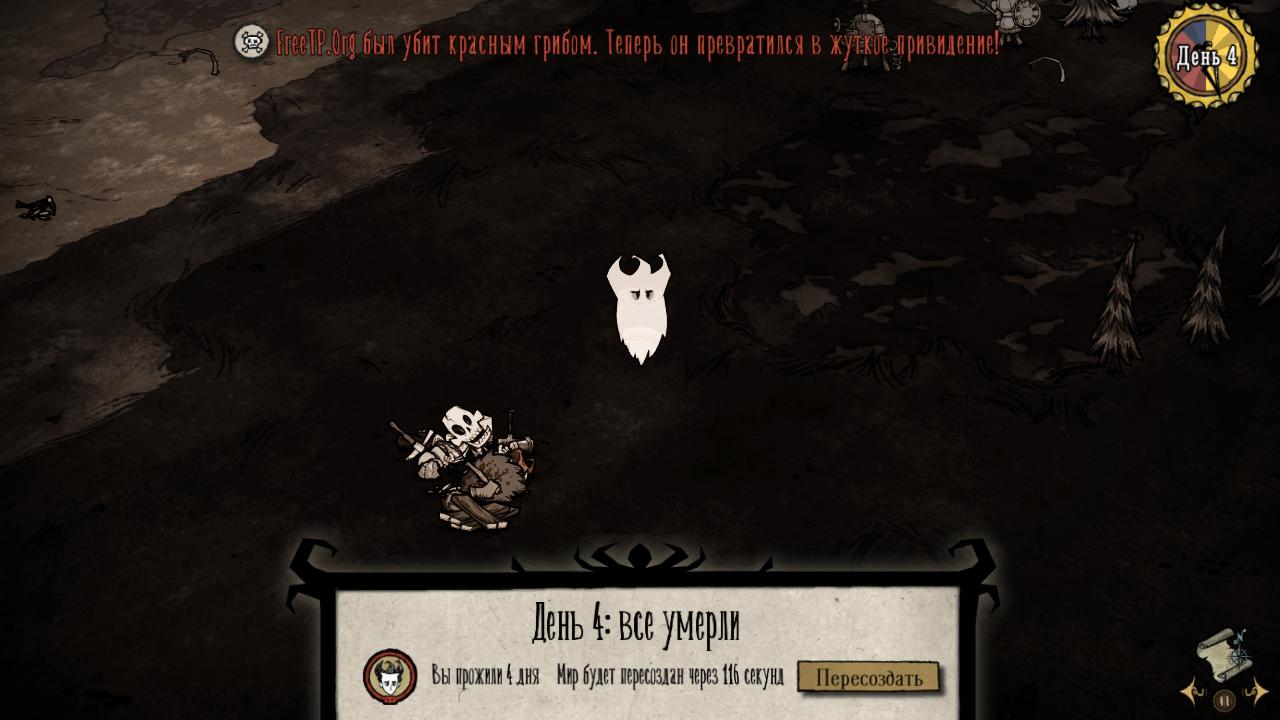The image size is (1280, 720).
Task: Click the left golden arrow flourish
Action: pos(1189,692)
